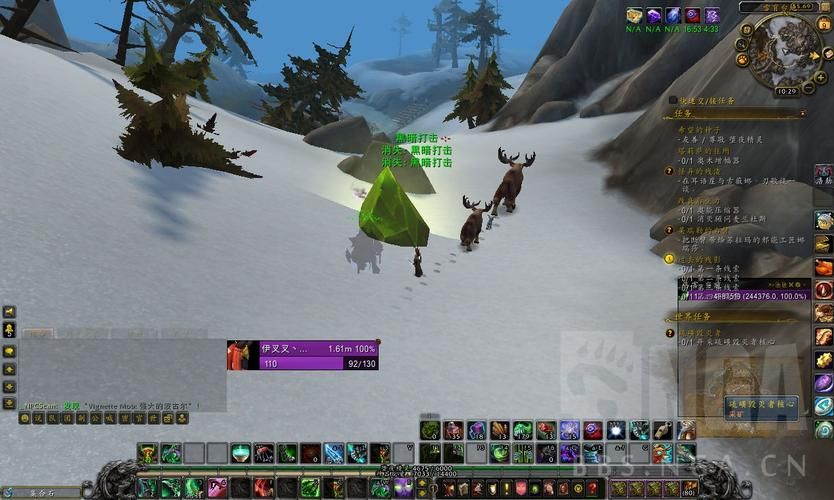Open the 集合石 button at bottom left
834x500 pixels.
click(40, 492)
